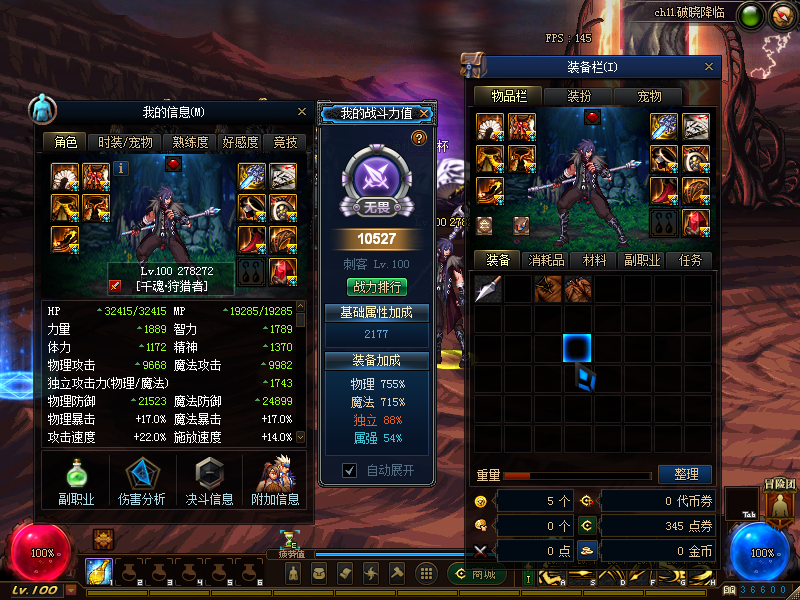Image resolution: width=800 pixels, height=600 pixels.
Task: Click the question mark help icon
Action: [x=419, y=138]
